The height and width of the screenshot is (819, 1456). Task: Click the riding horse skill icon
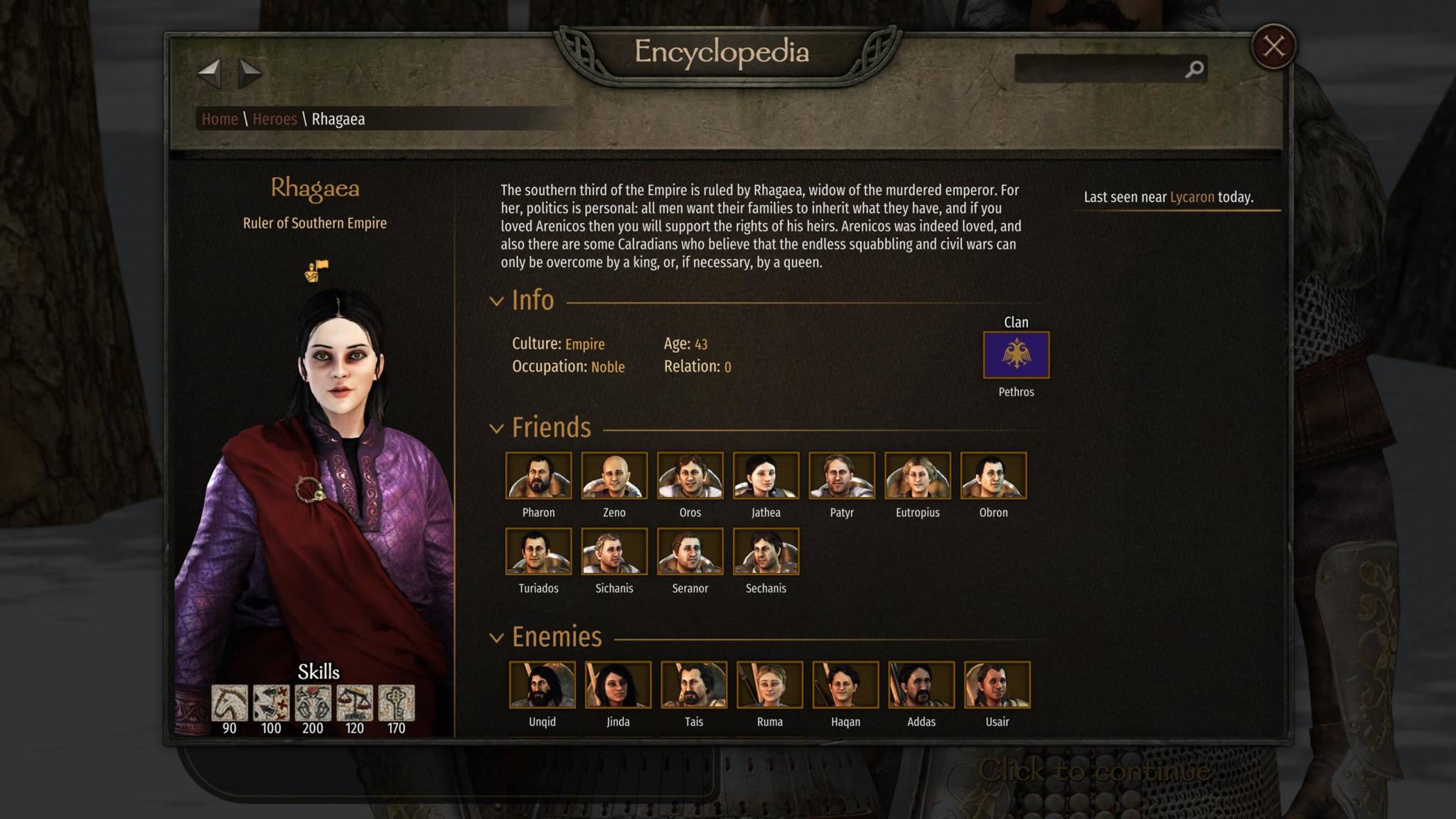pyautogui.click(x=230, y=703)
